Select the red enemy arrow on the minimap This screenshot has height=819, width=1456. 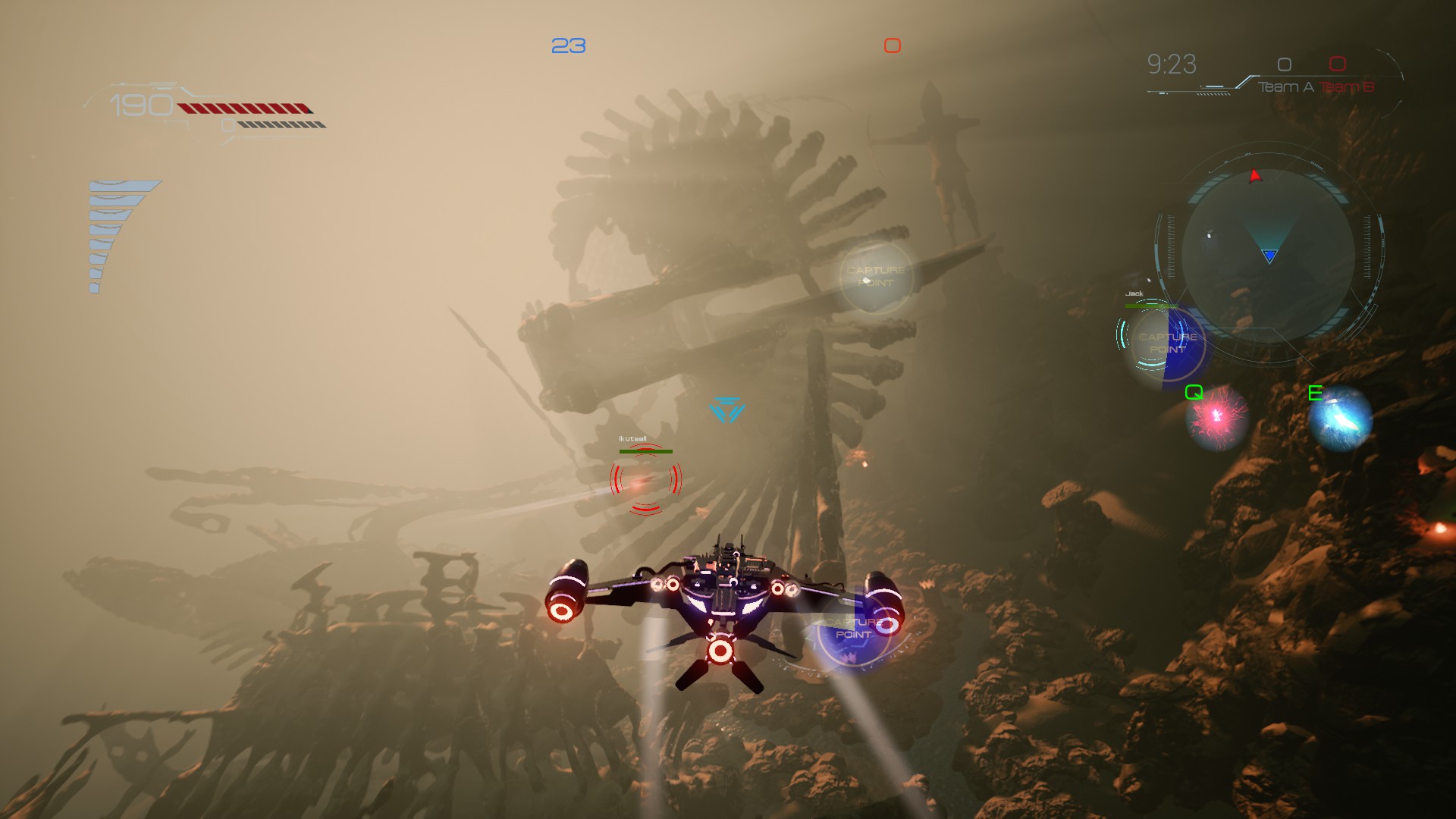coord(1253,177)
